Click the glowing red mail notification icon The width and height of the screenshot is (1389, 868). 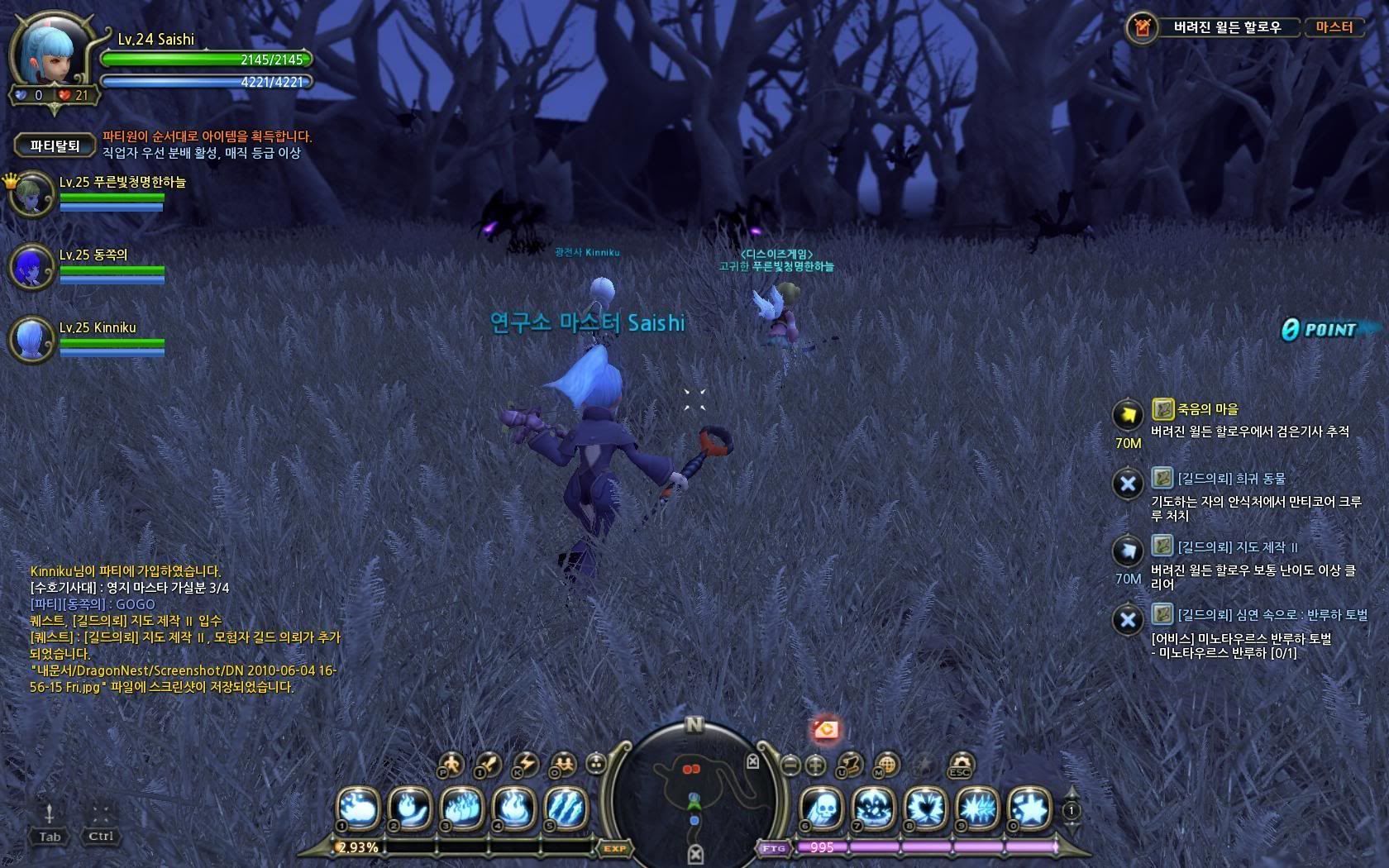click(826, 730)
